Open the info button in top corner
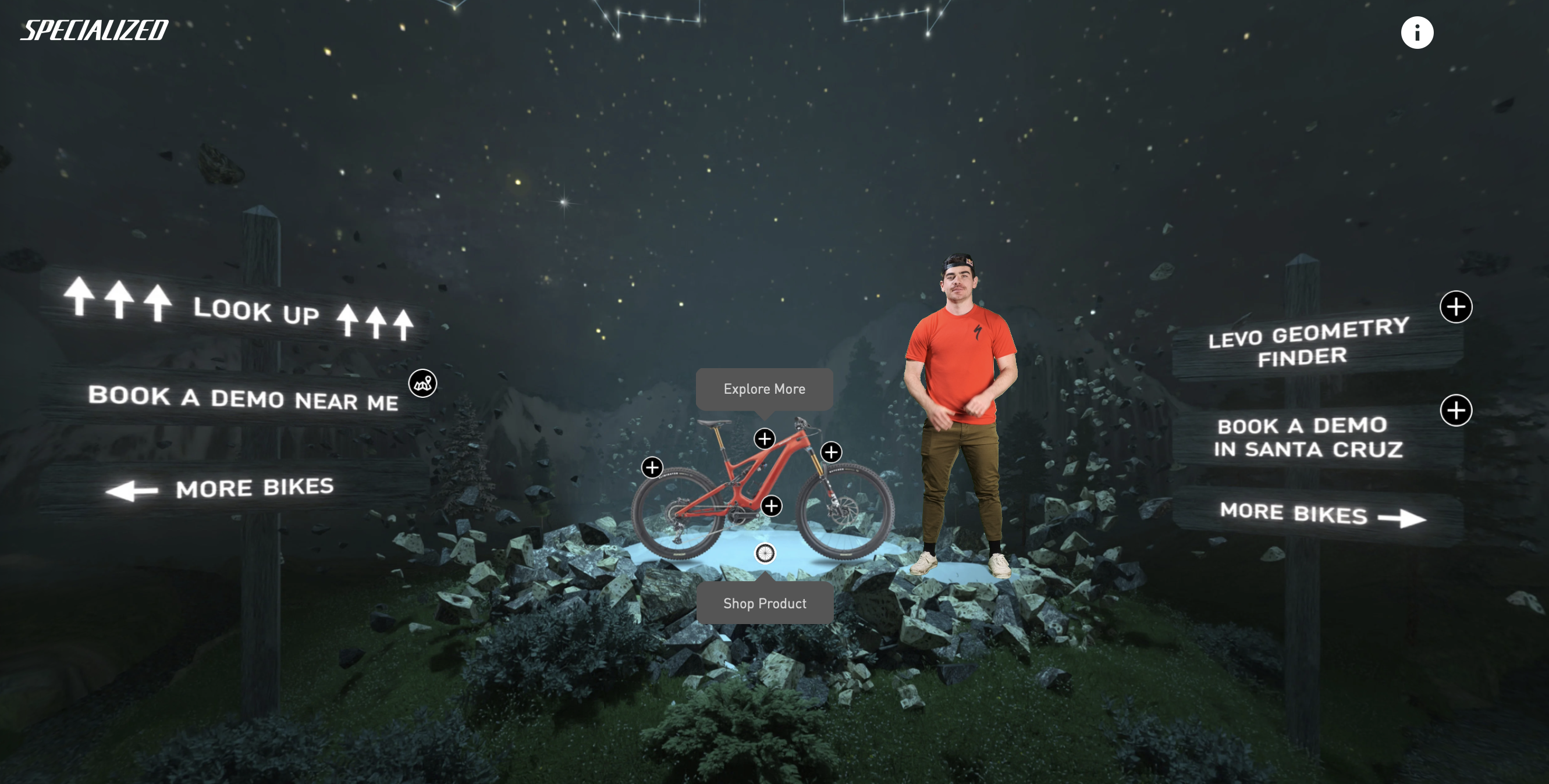This screenshot has height=784, width=1549. point(1417,33)
